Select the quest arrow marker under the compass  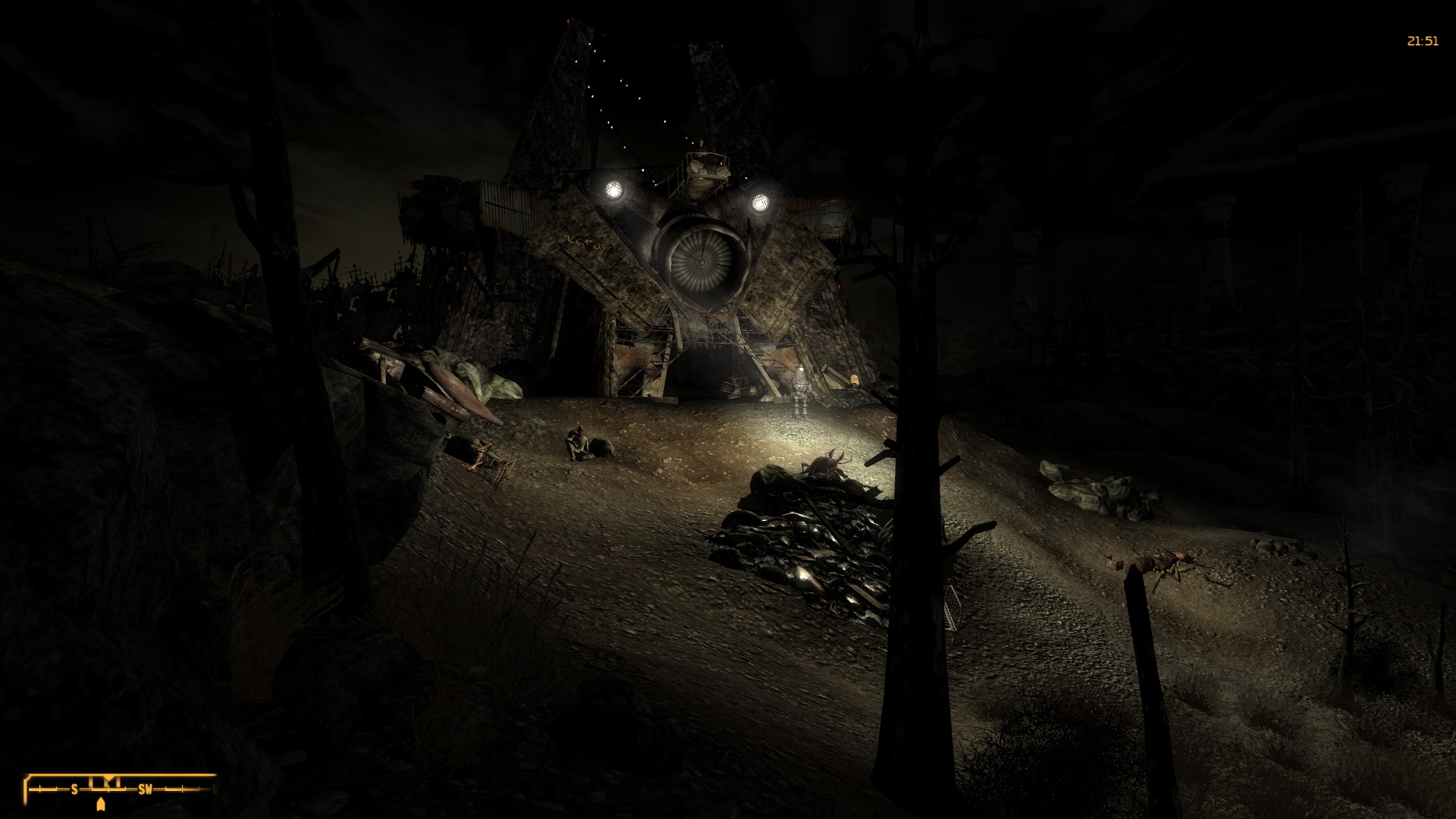coord(102,804)
